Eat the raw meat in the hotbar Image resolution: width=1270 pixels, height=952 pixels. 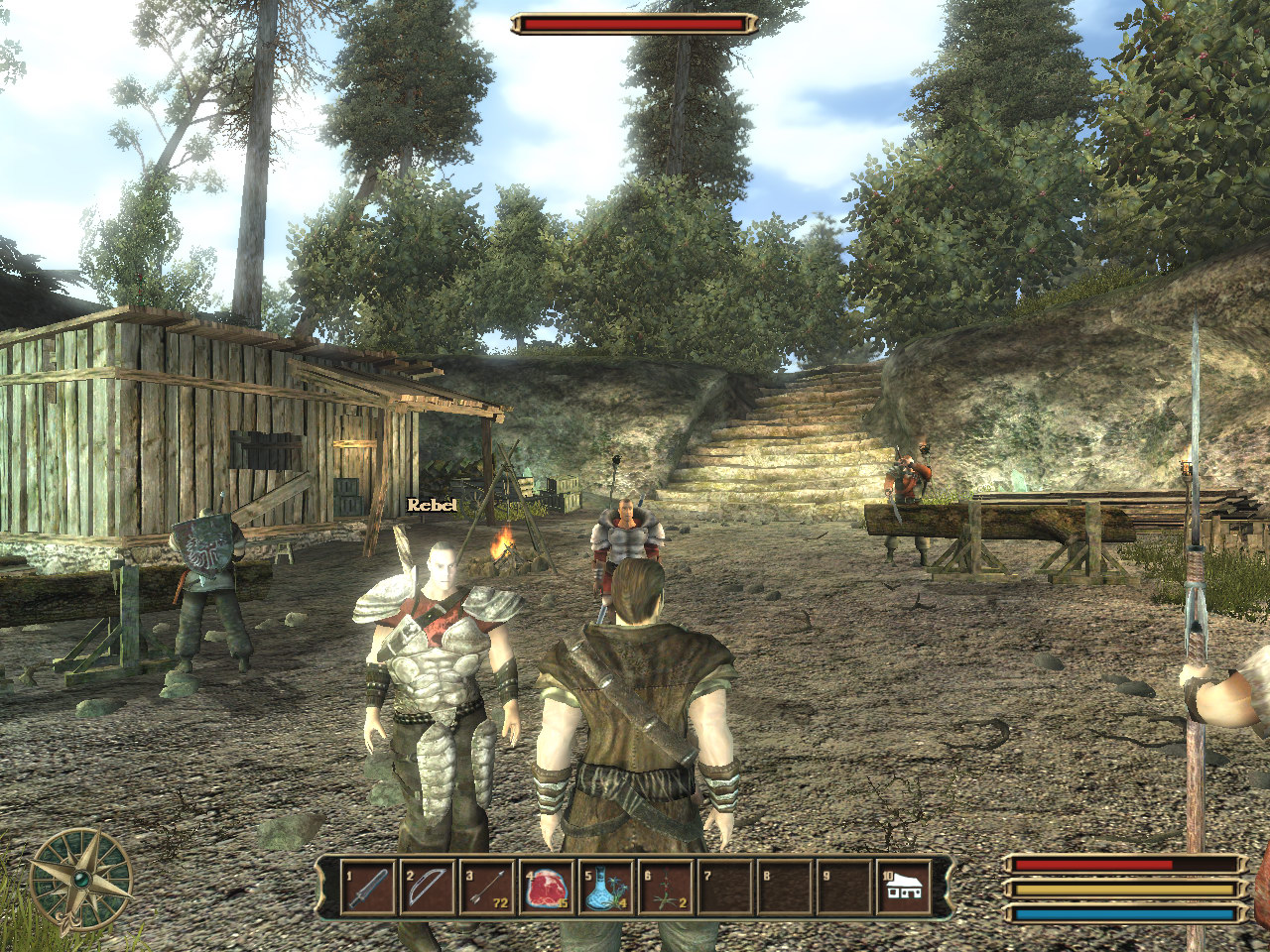[x=547, y=887]
